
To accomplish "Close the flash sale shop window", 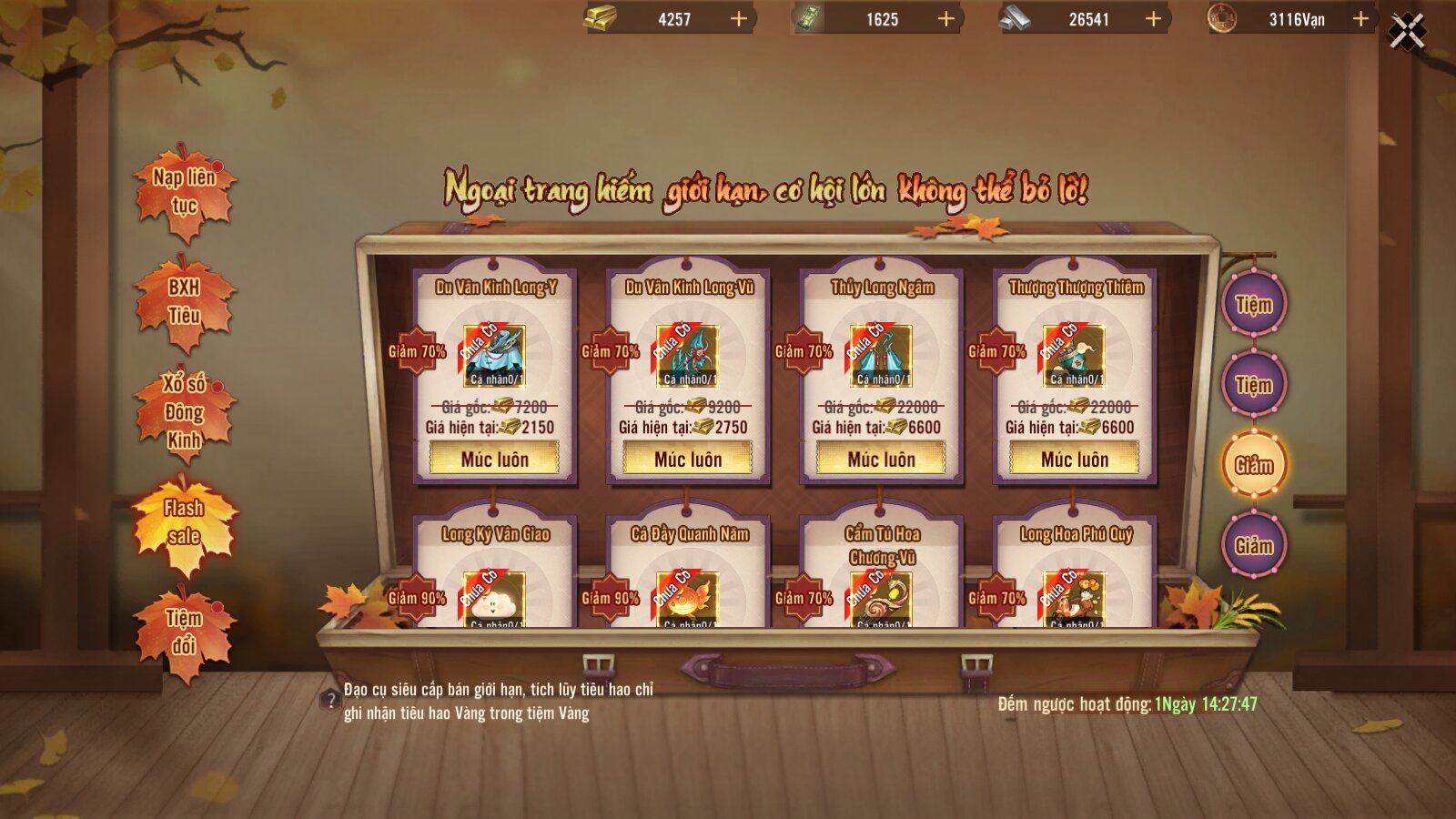I will pos(1407,33).
